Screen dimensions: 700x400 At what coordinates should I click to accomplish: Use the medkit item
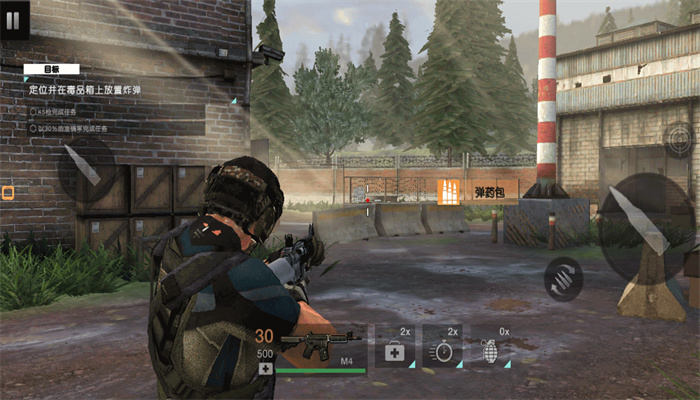[395, 348]
